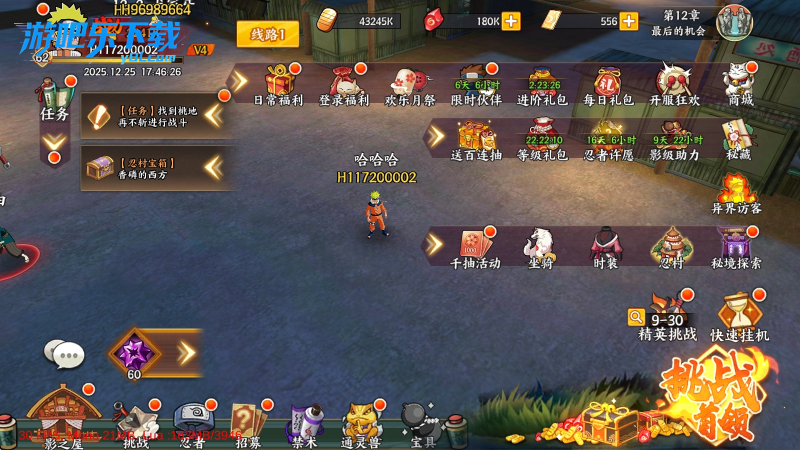
Task: Open the 等级礼包 level gift pack
Action: click(x=542, y=138)
